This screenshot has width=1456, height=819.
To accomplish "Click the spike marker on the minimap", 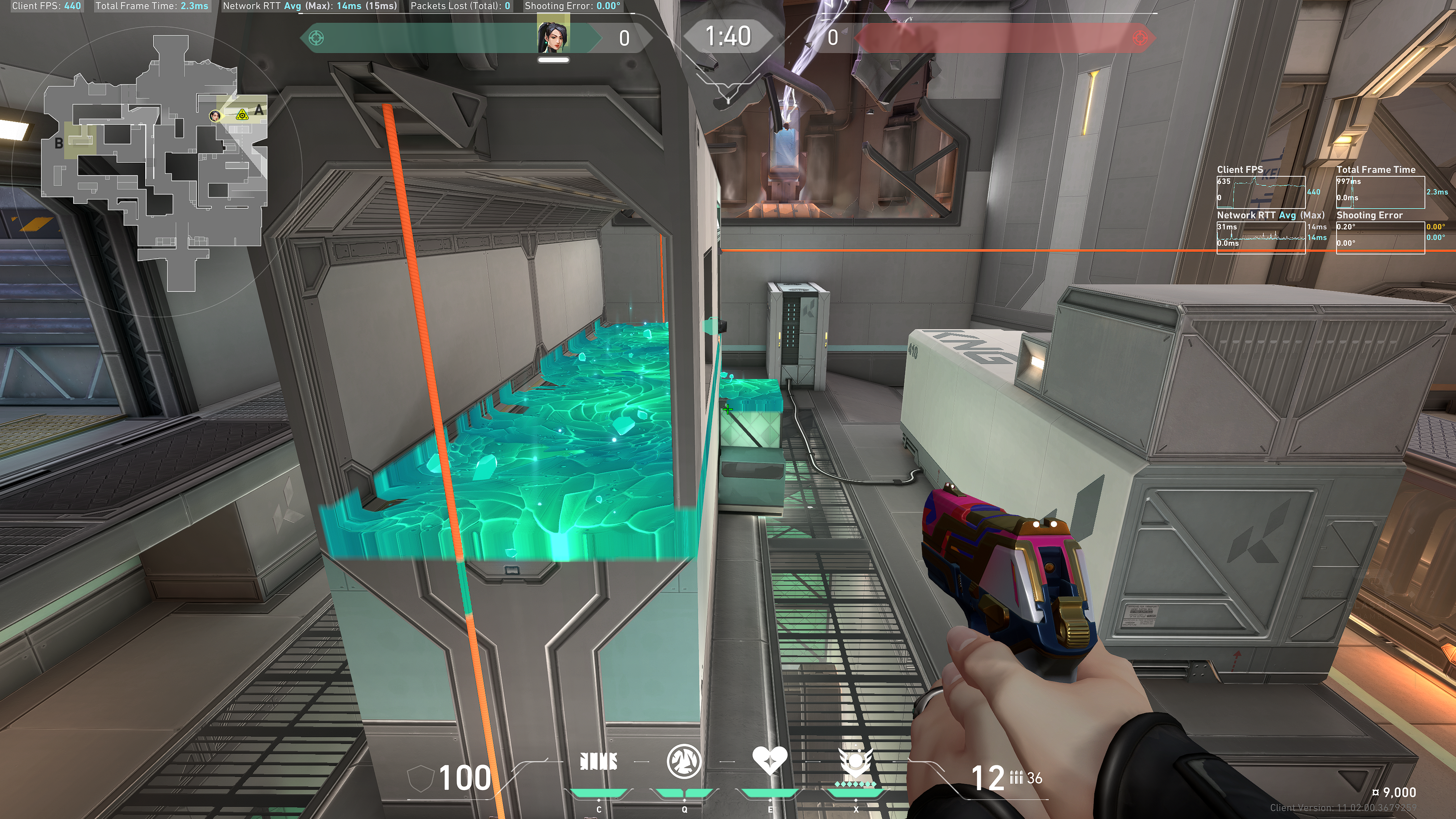I will (242, 115).
